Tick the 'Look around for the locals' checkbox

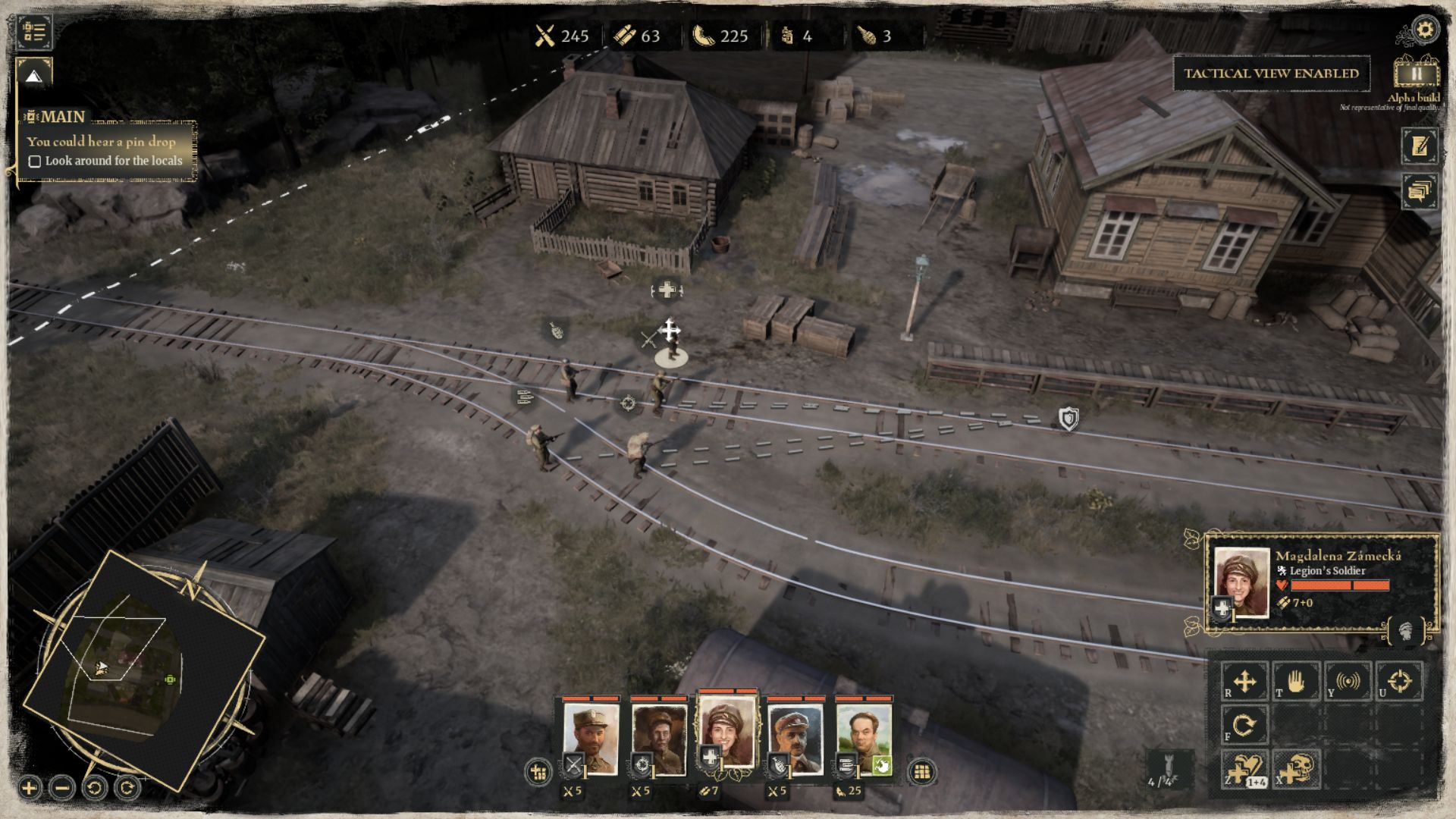pos(34,162)
